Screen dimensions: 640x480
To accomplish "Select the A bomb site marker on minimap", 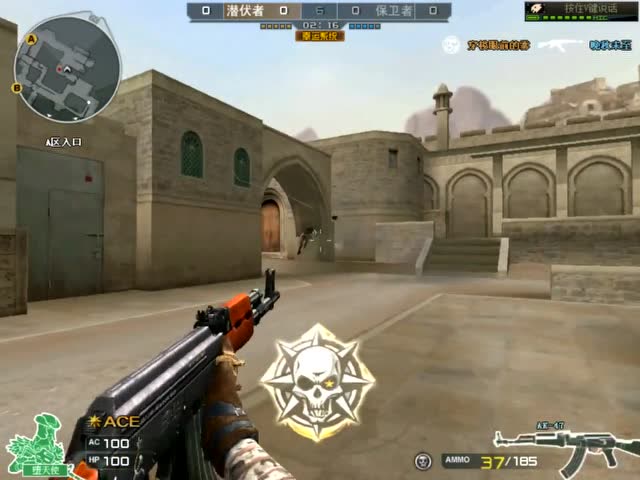I will coord(31,38).
